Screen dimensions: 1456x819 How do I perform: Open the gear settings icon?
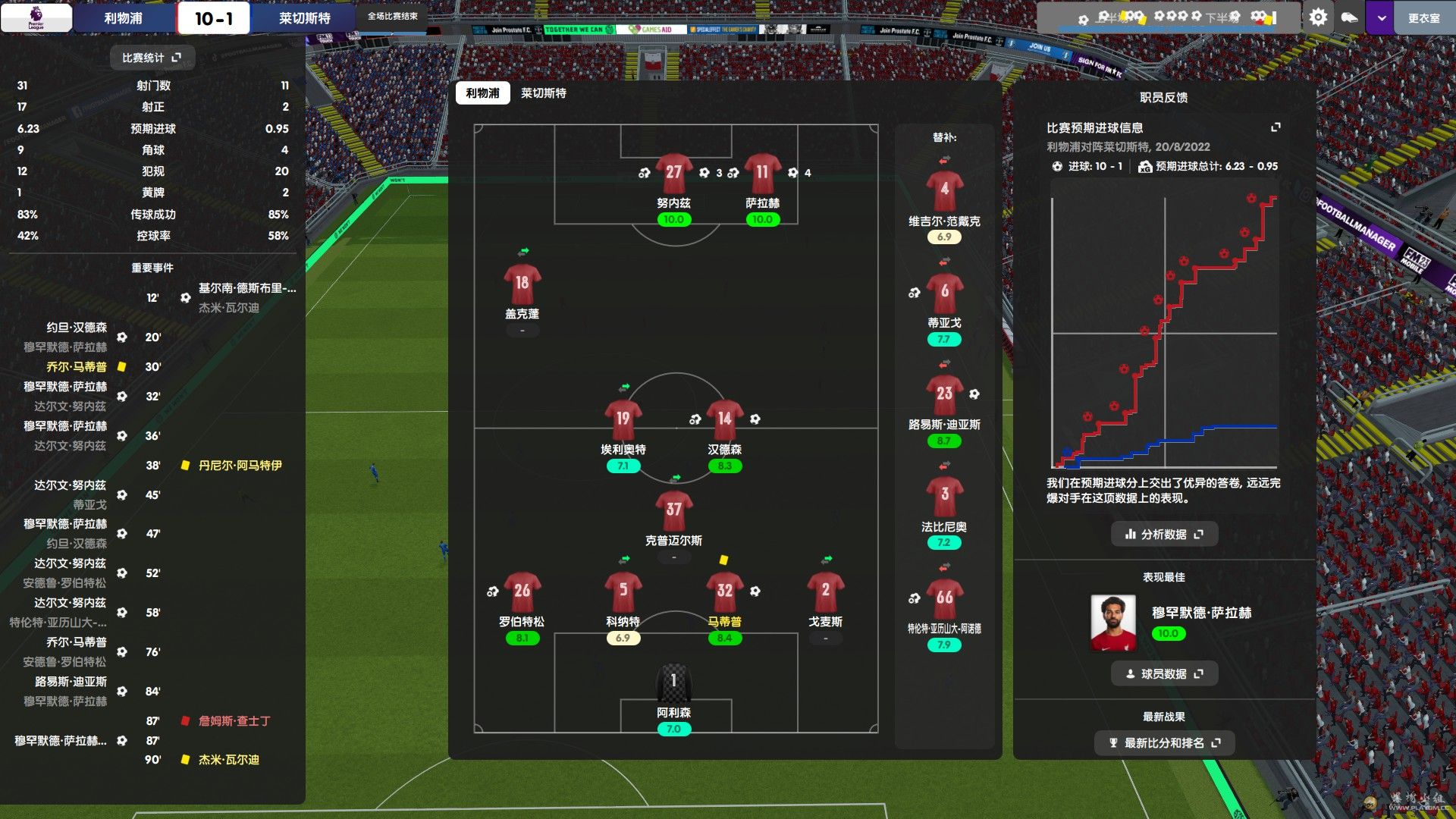[x=1318, y=17]
